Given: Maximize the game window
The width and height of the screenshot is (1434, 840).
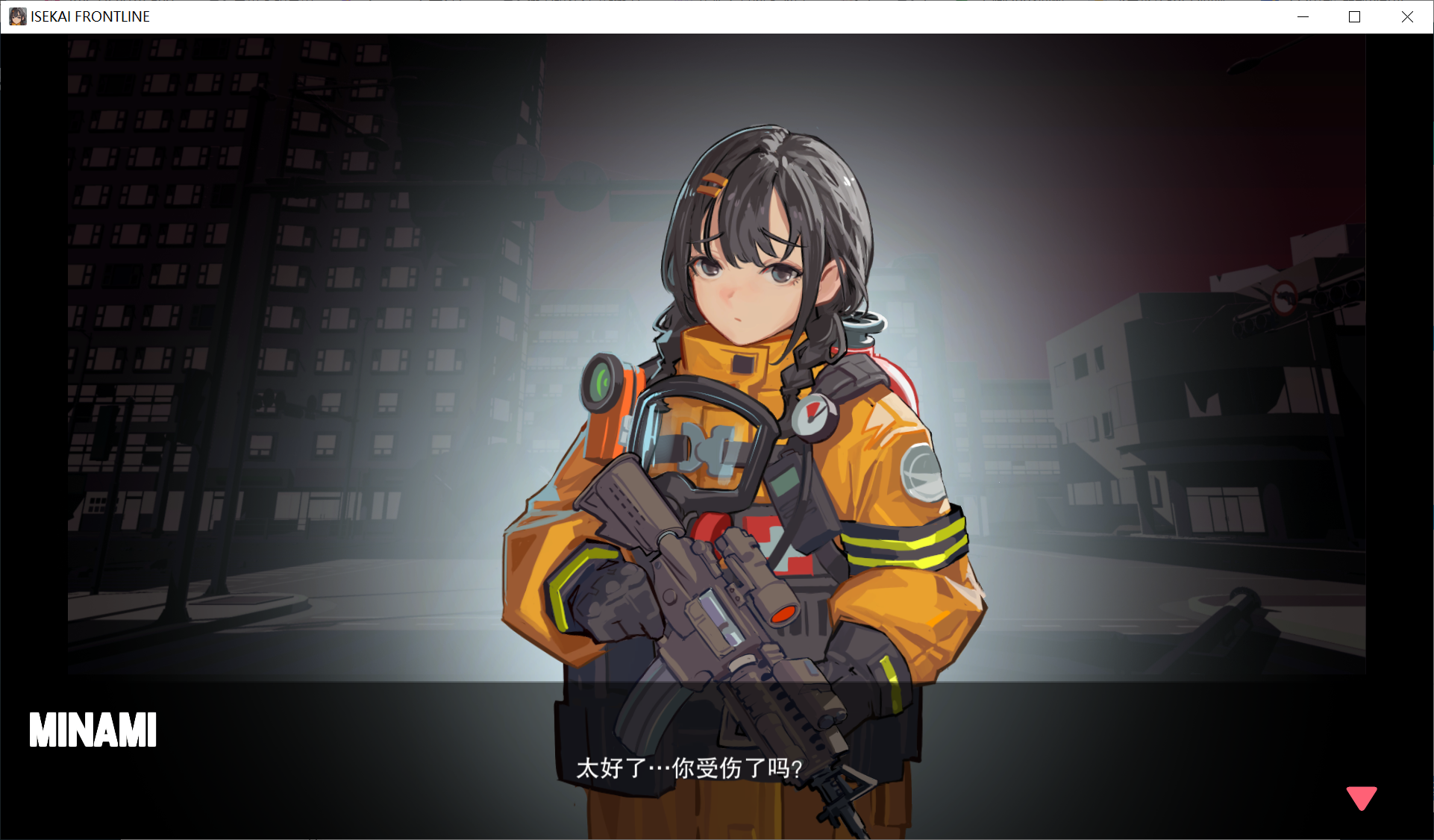Looking at the screenshot, I should click(x=1355, y=16).
